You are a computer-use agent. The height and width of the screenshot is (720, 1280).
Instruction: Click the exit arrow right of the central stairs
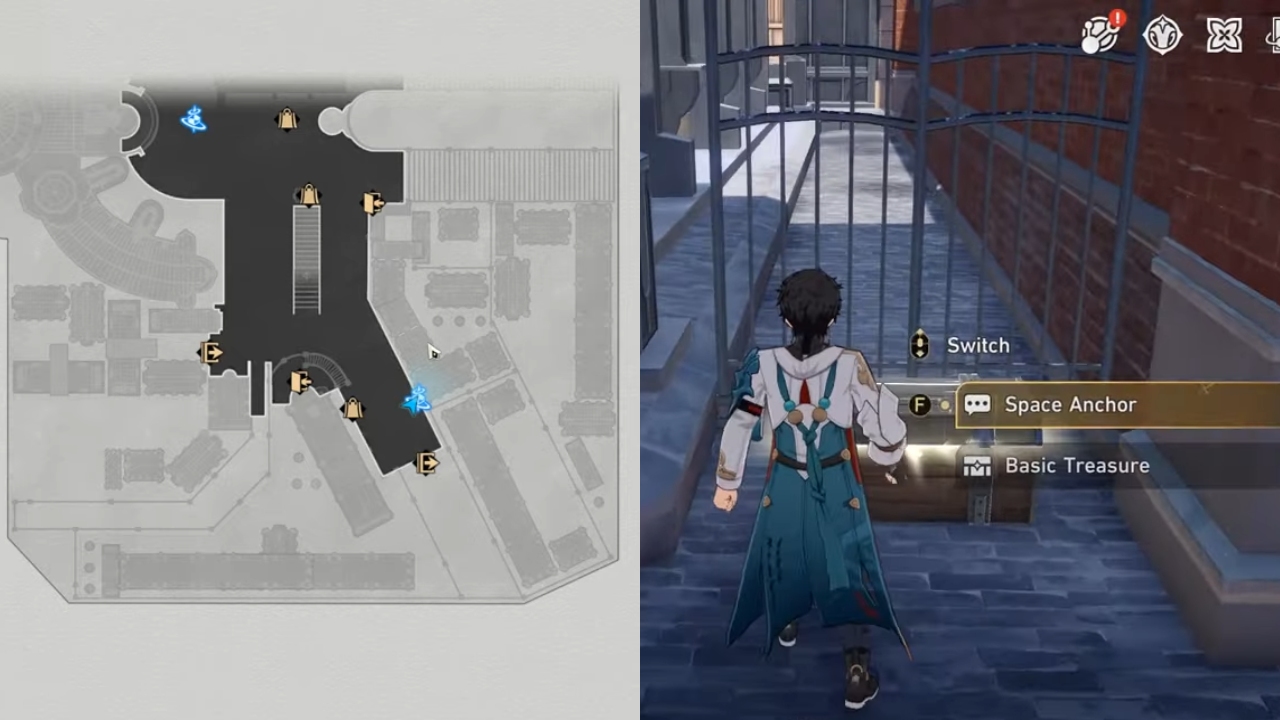(x=374, y=202)
